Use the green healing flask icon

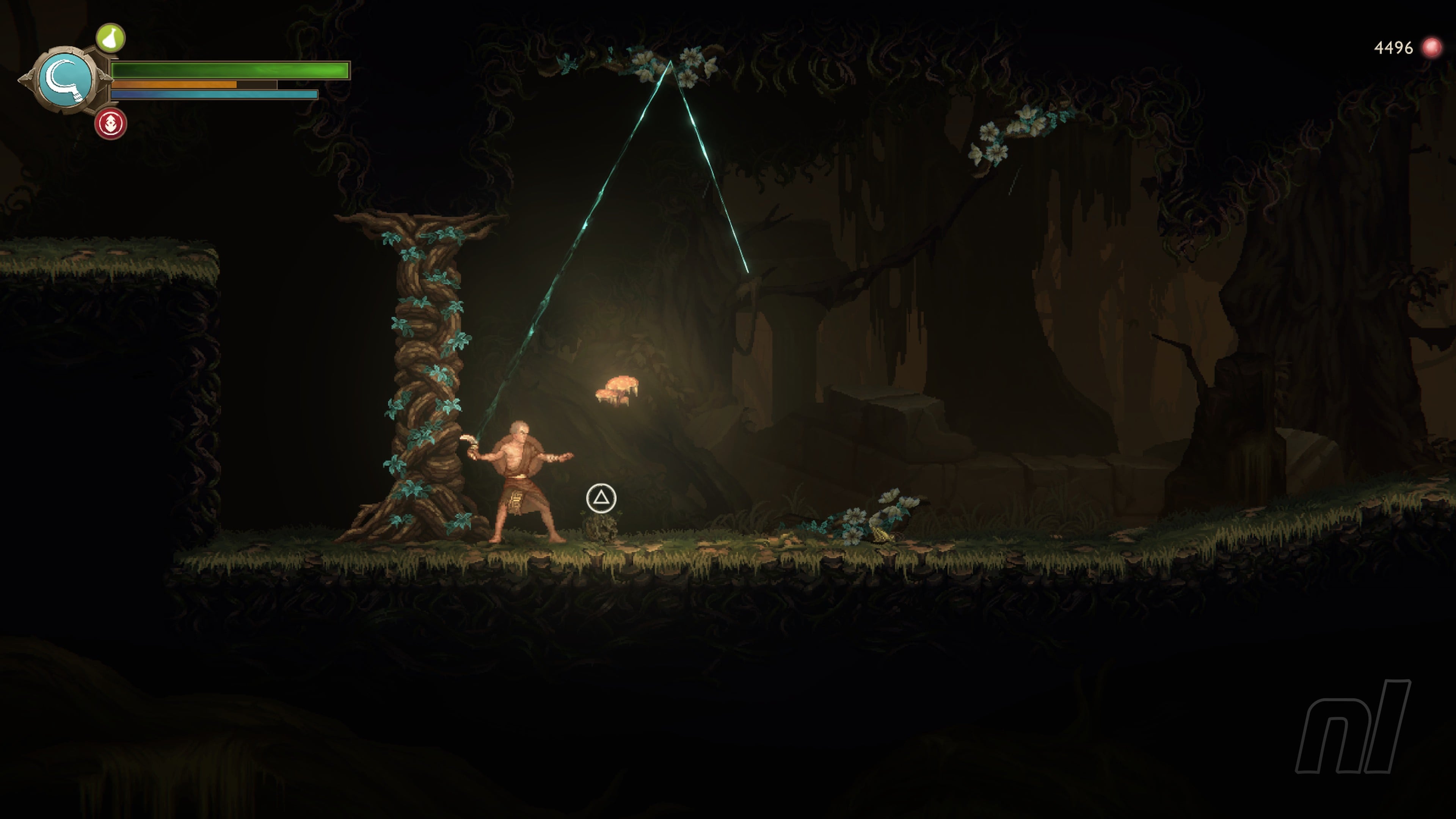110,38
